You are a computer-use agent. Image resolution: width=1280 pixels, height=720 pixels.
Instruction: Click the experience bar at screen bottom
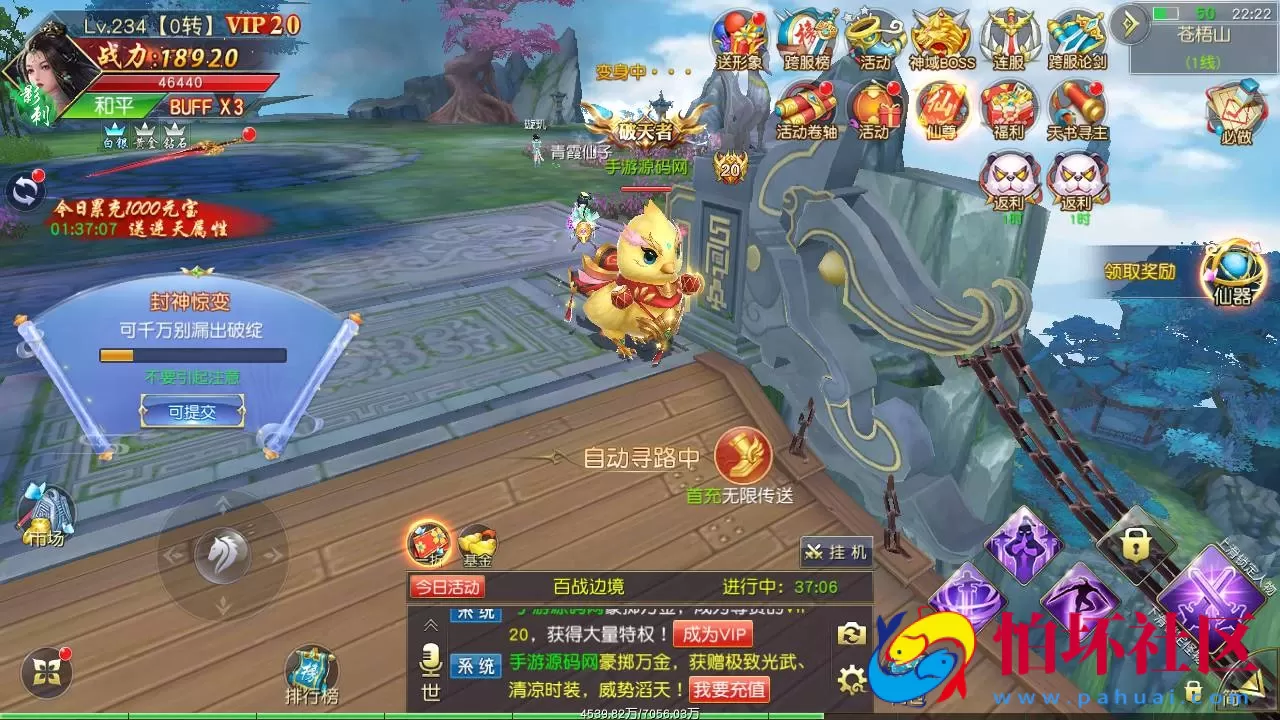tap(640, 716)
